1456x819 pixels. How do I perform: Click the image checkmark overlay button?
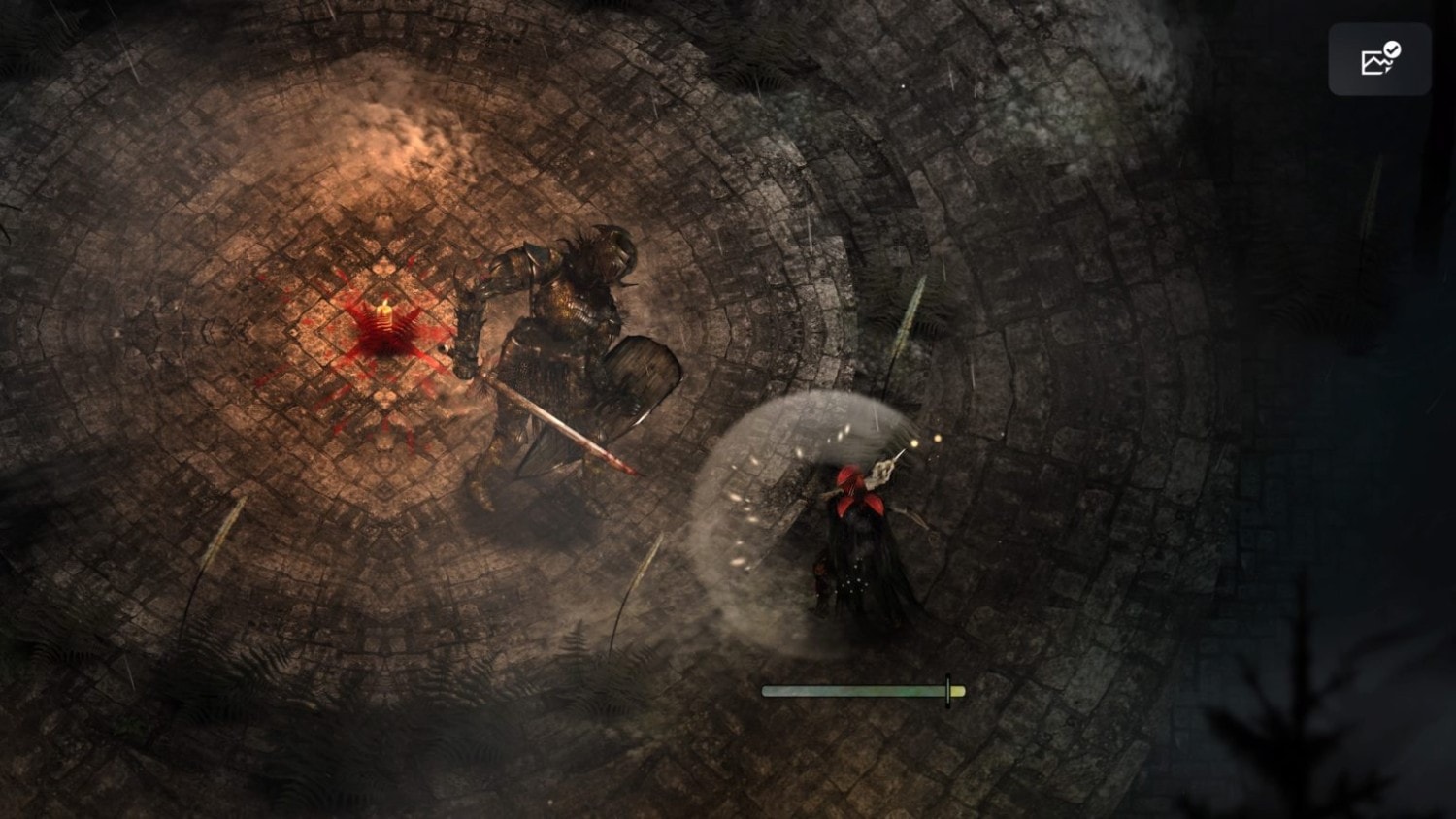[1379, 60]
